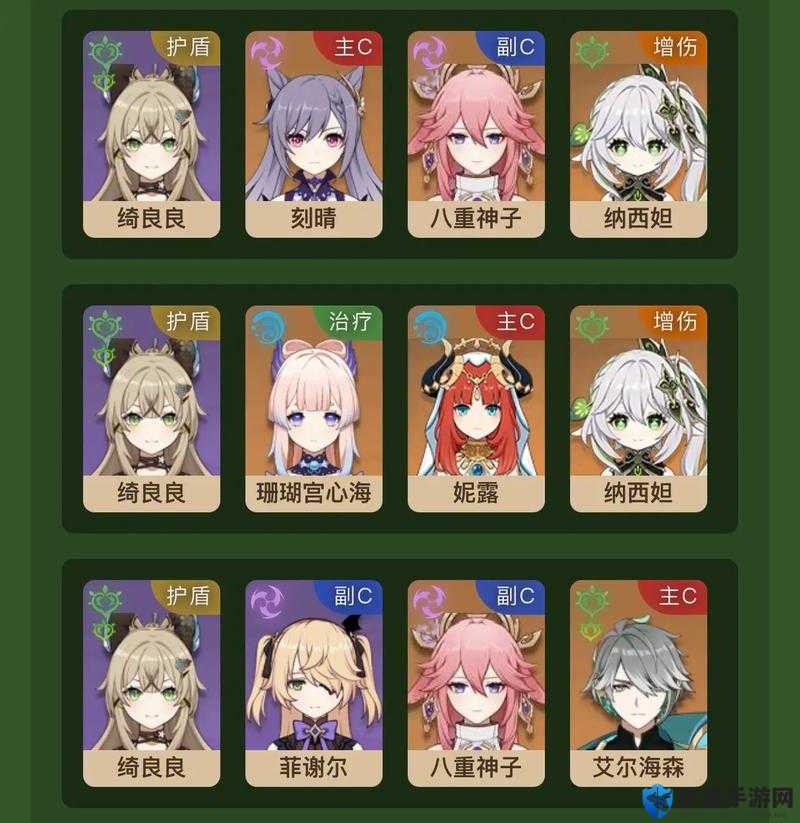Select Yae Miko (八重神子) next to Keqing
The image size is (800, 823).
point(476,134)
